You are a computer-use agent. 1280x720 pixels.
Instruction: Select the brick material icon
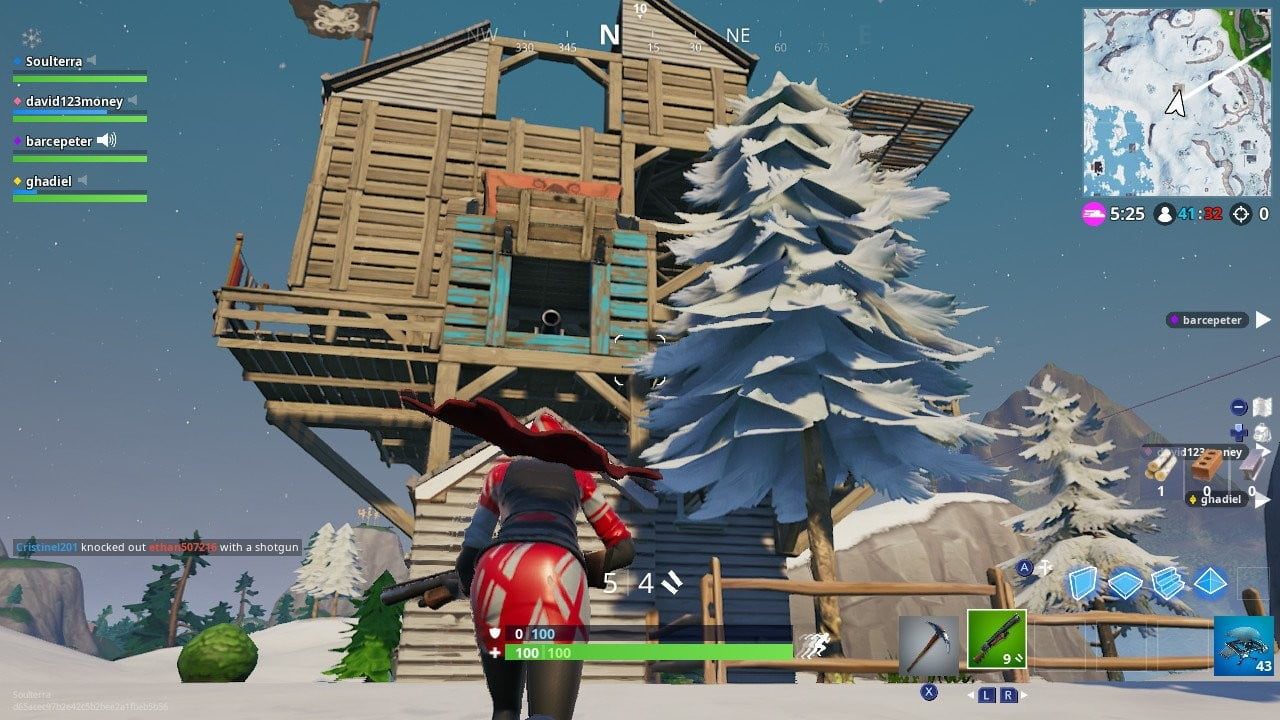tap(1207, 465)
